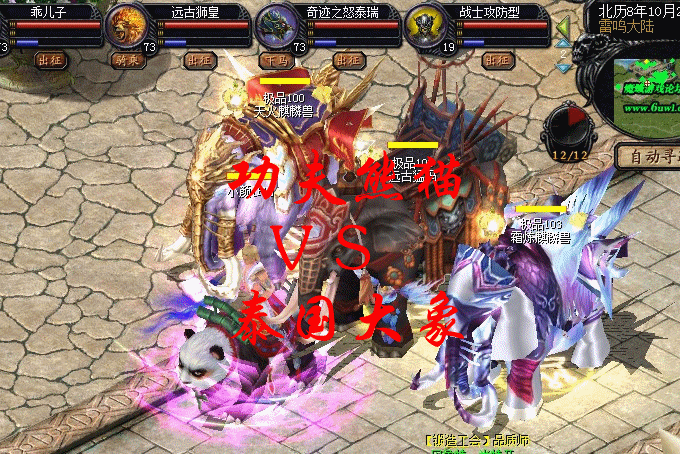Select the 奇迹之怒泰瑞 pet portrait
Image resolution: width=680 pixels, height=454 pixels.
click(274, 25)
